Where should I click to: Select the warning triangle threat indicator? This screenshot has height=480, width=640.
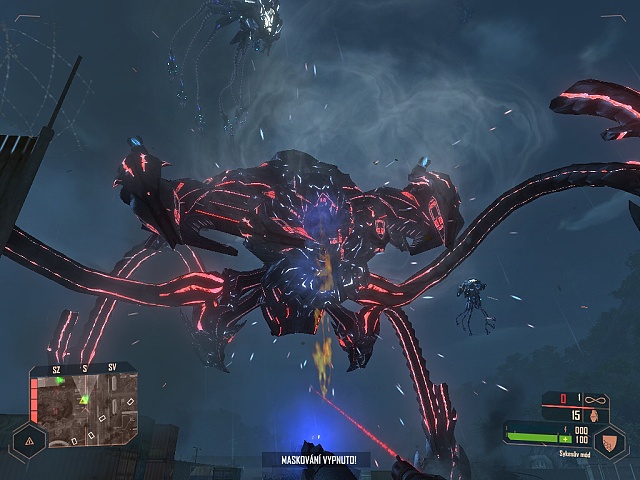28,440
